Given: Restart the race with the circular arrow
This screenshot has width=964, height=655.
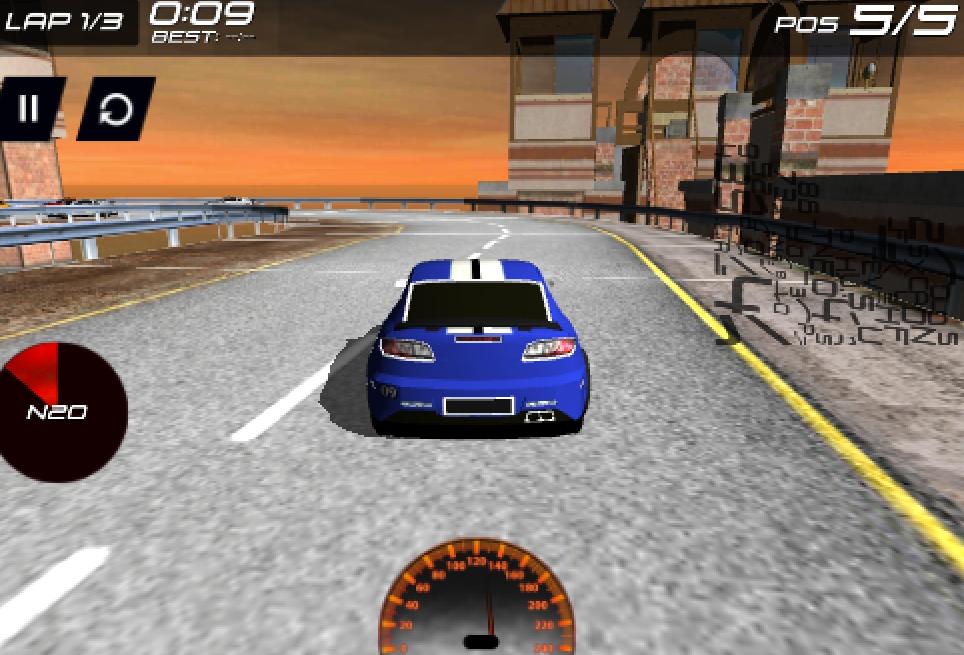Looking at the screenshot, I should (x=116, y=108).
